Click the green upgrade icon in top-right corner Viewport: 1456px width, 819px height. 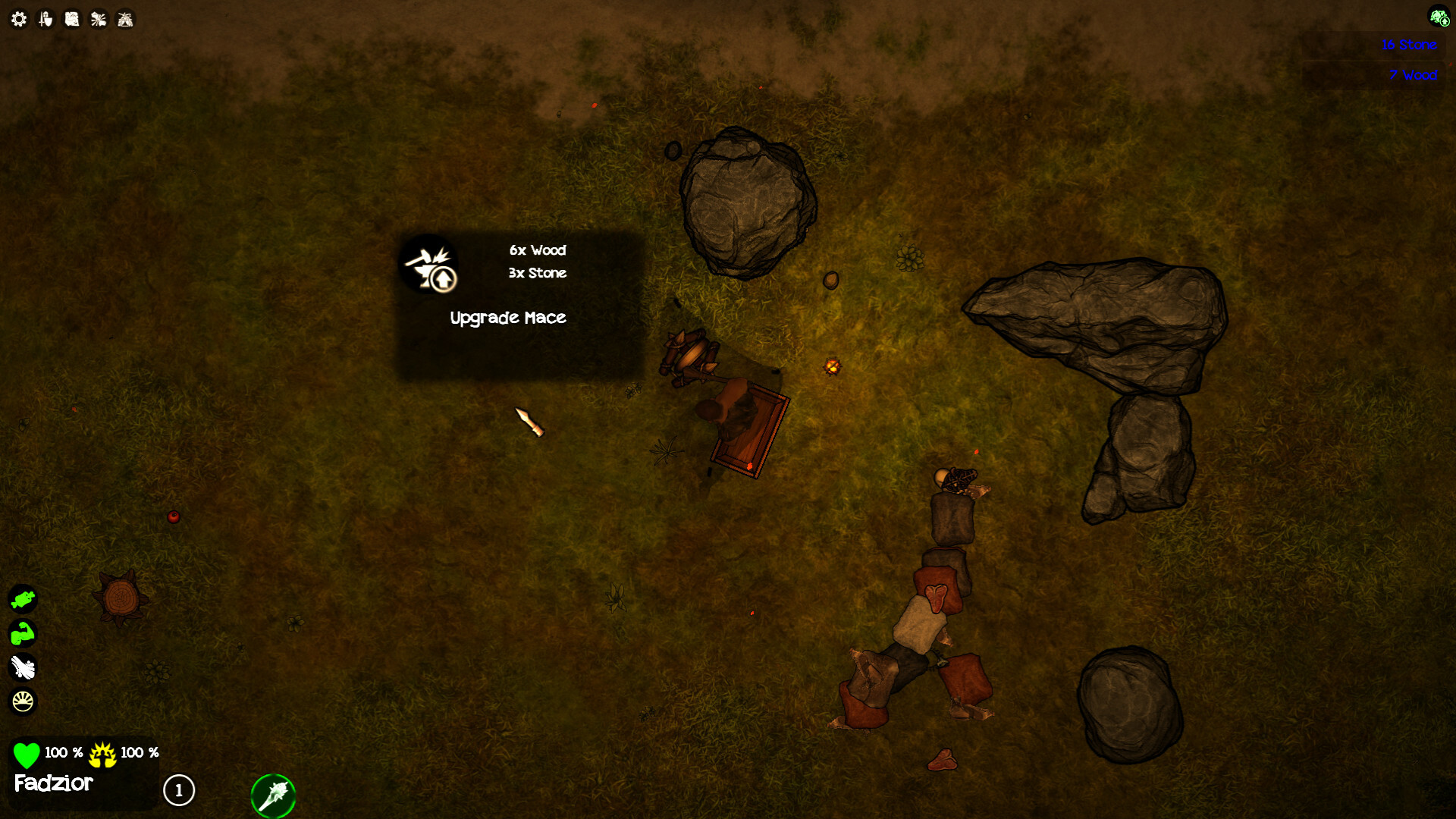[1439, 16]
